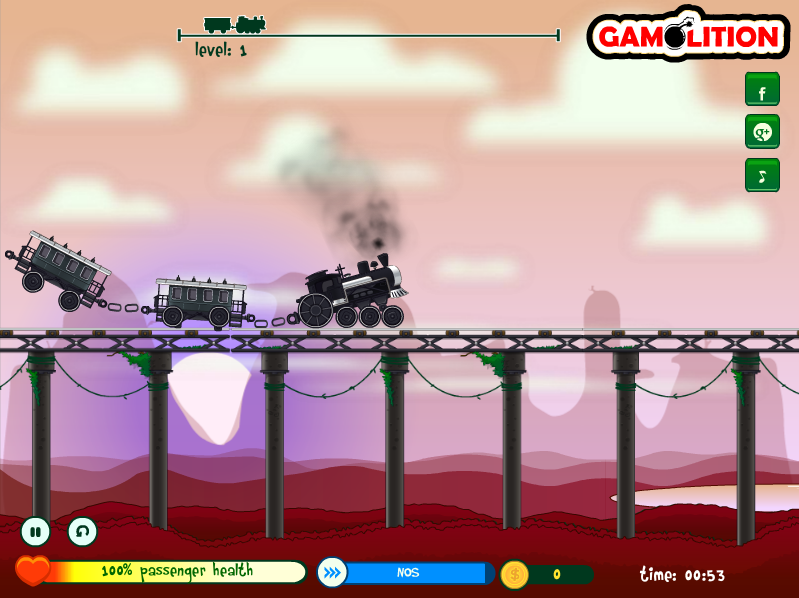Toggle the music note button

[762, 175]
